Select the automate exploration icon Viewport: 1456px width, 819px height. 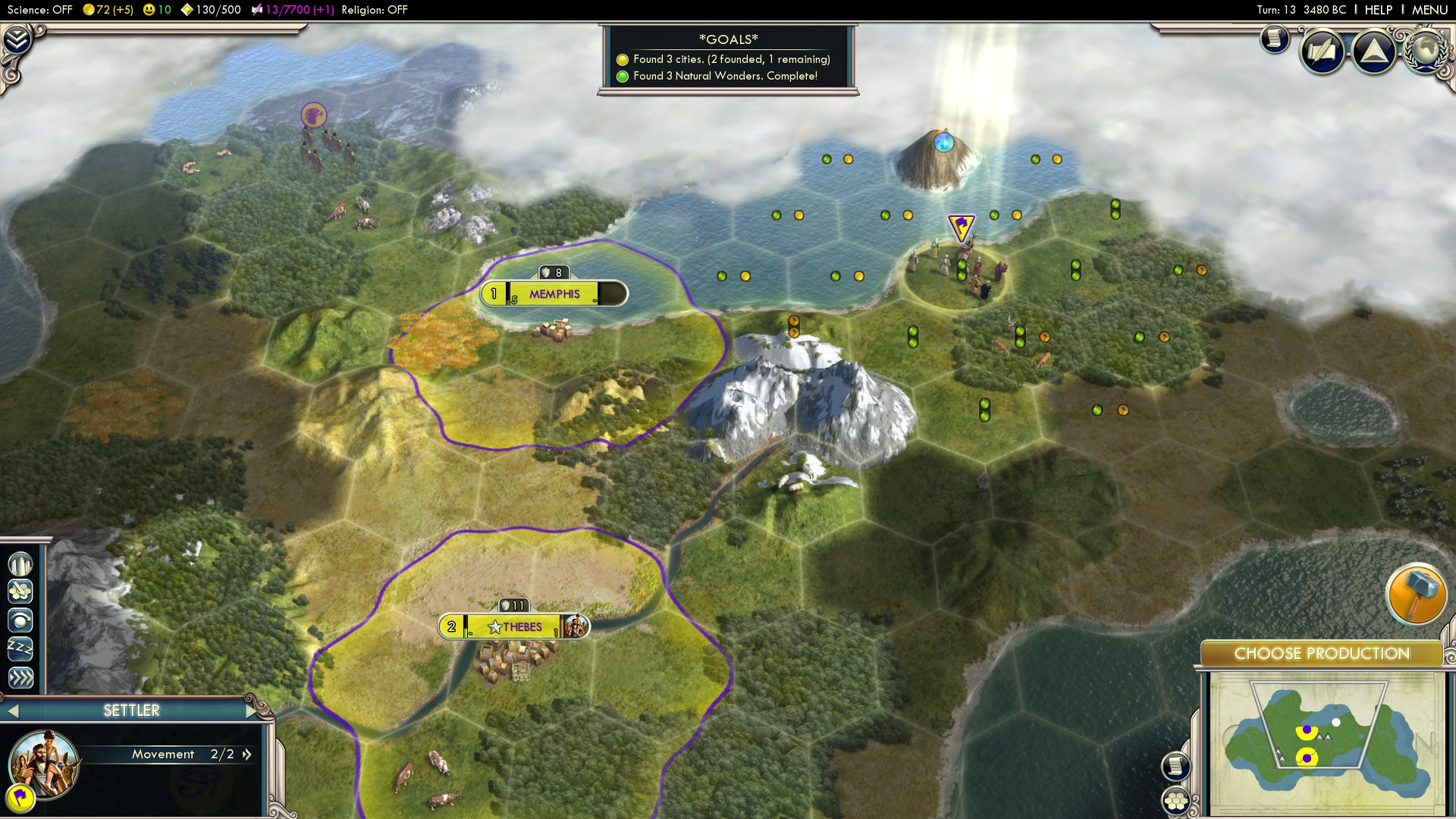[21, 620]
